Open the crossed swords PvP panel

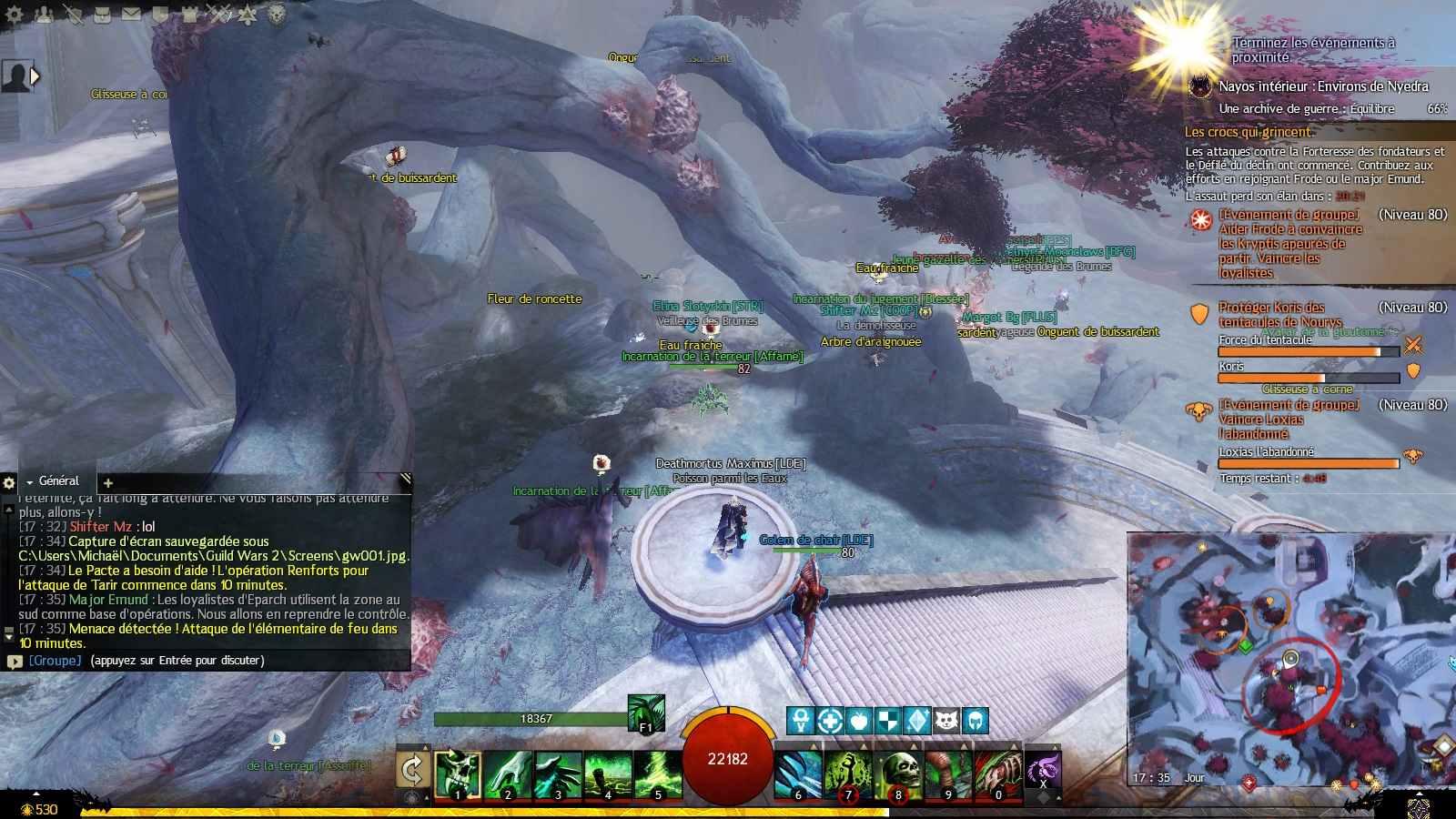click(218, 14)
